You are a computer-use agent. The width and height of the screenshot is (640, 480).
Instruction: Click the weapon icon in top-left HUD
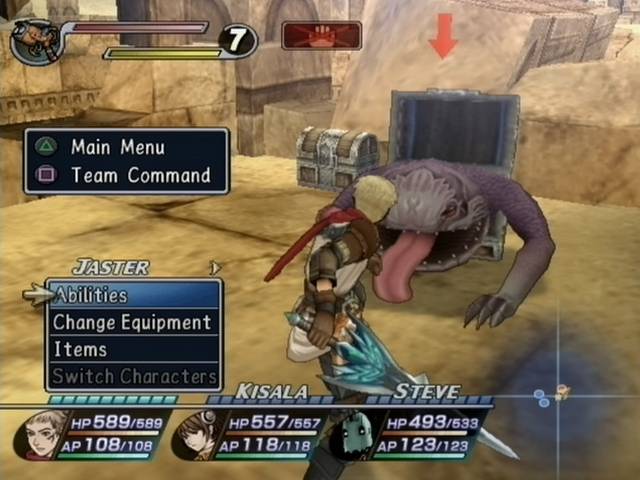36,42
